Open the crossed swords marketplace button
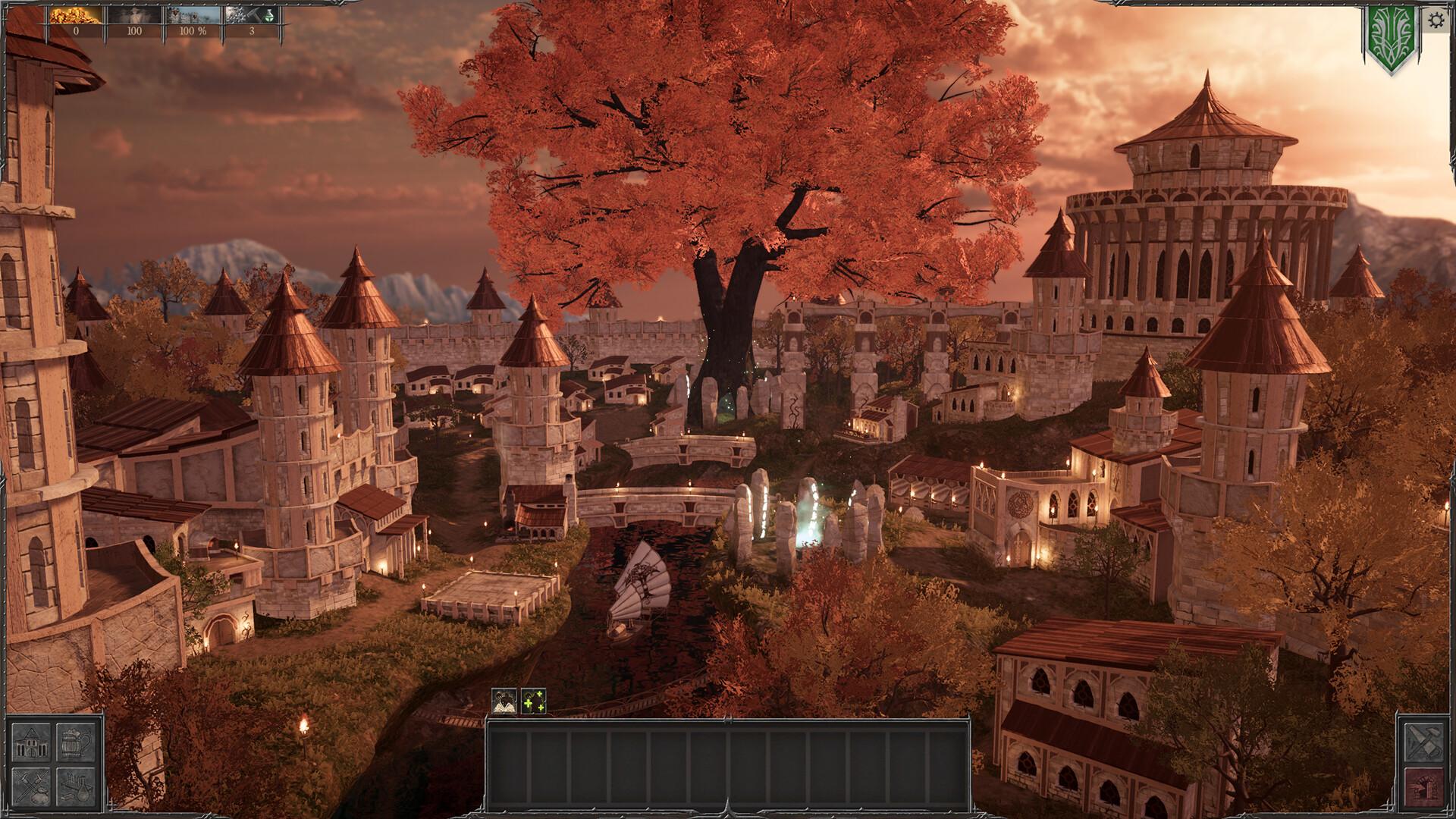Screen dimensions: 1456x819 click(33, 787)
